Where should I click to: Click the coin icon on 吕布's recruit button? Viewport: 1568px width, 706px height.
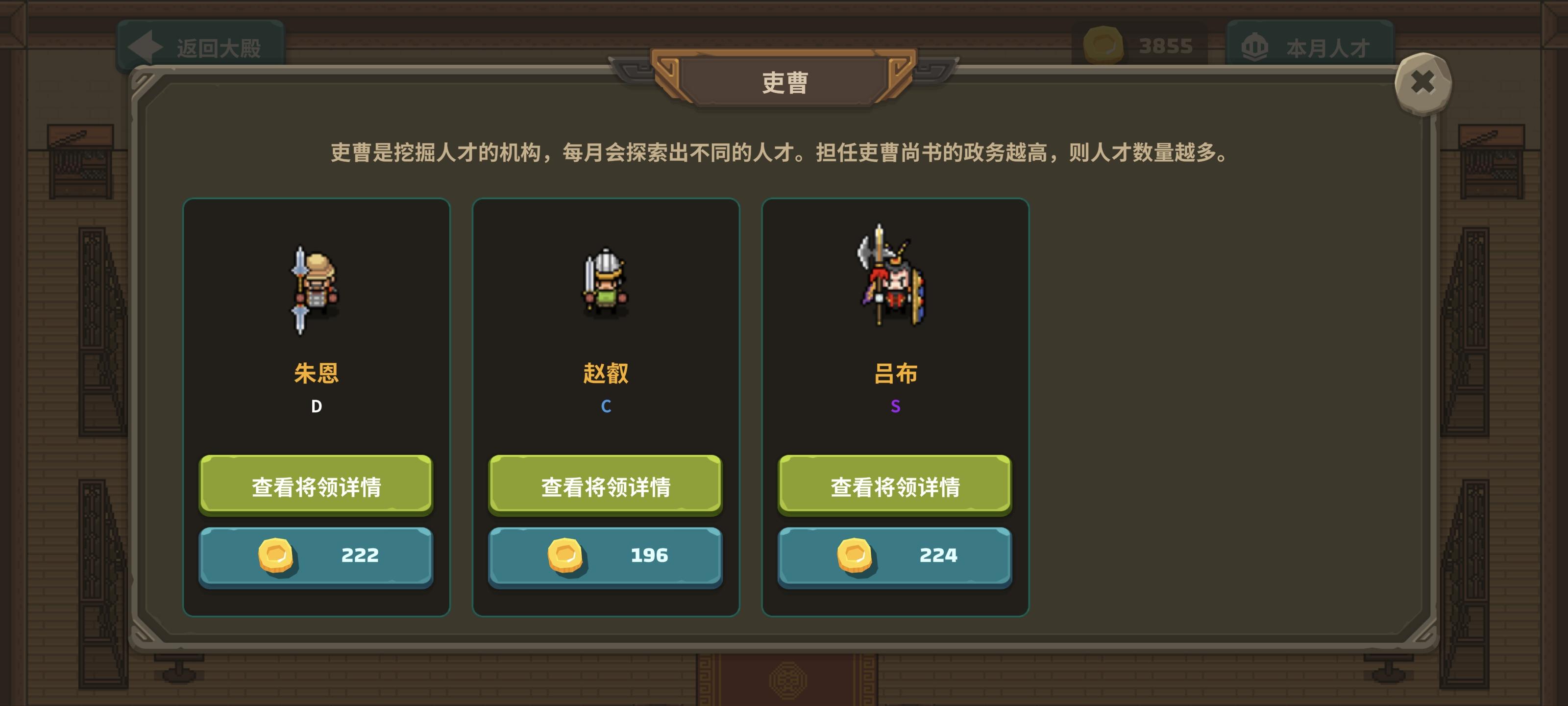coord(855,555)
